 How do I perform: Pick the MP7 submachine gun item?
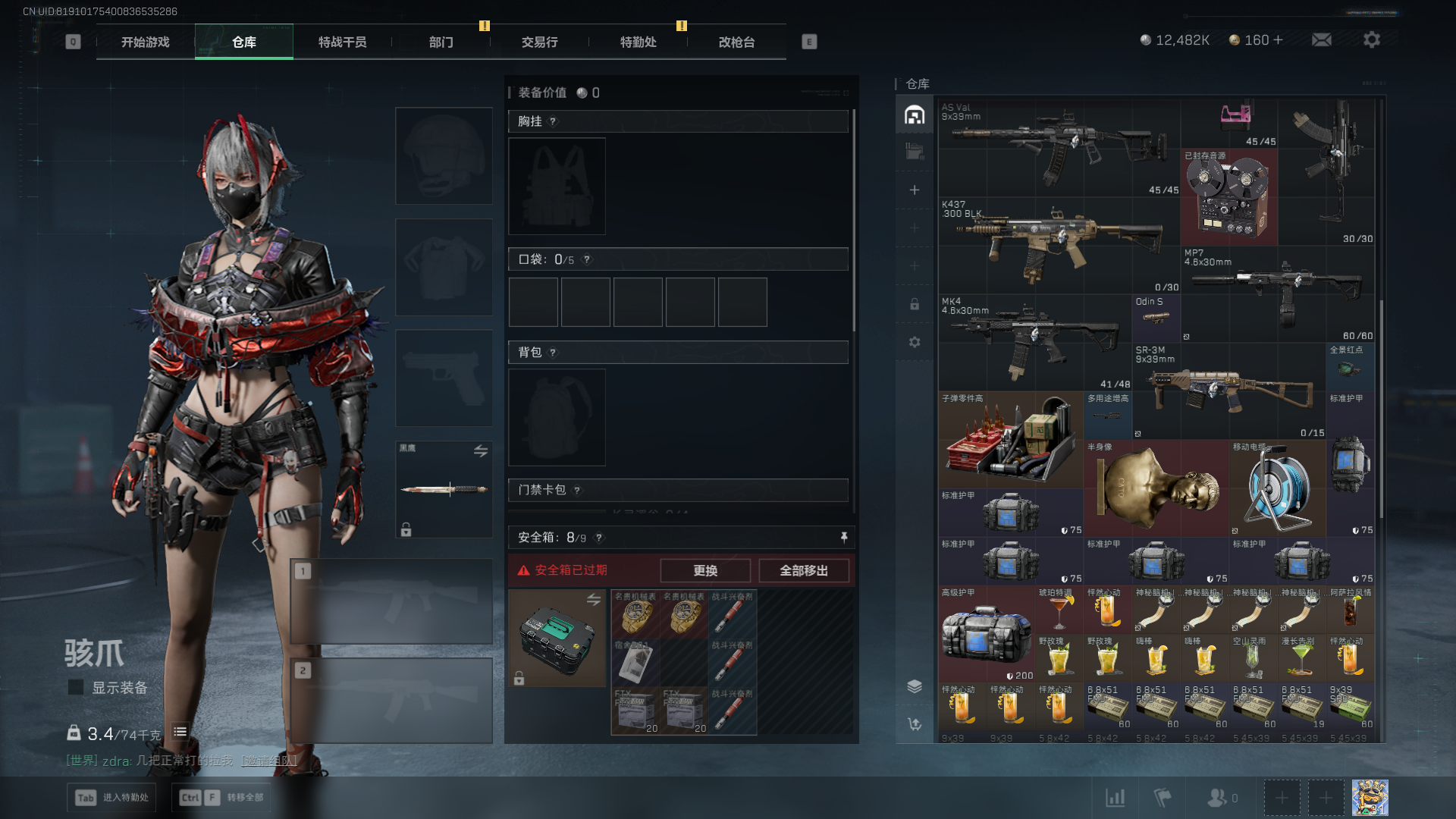coord(1278,293)
